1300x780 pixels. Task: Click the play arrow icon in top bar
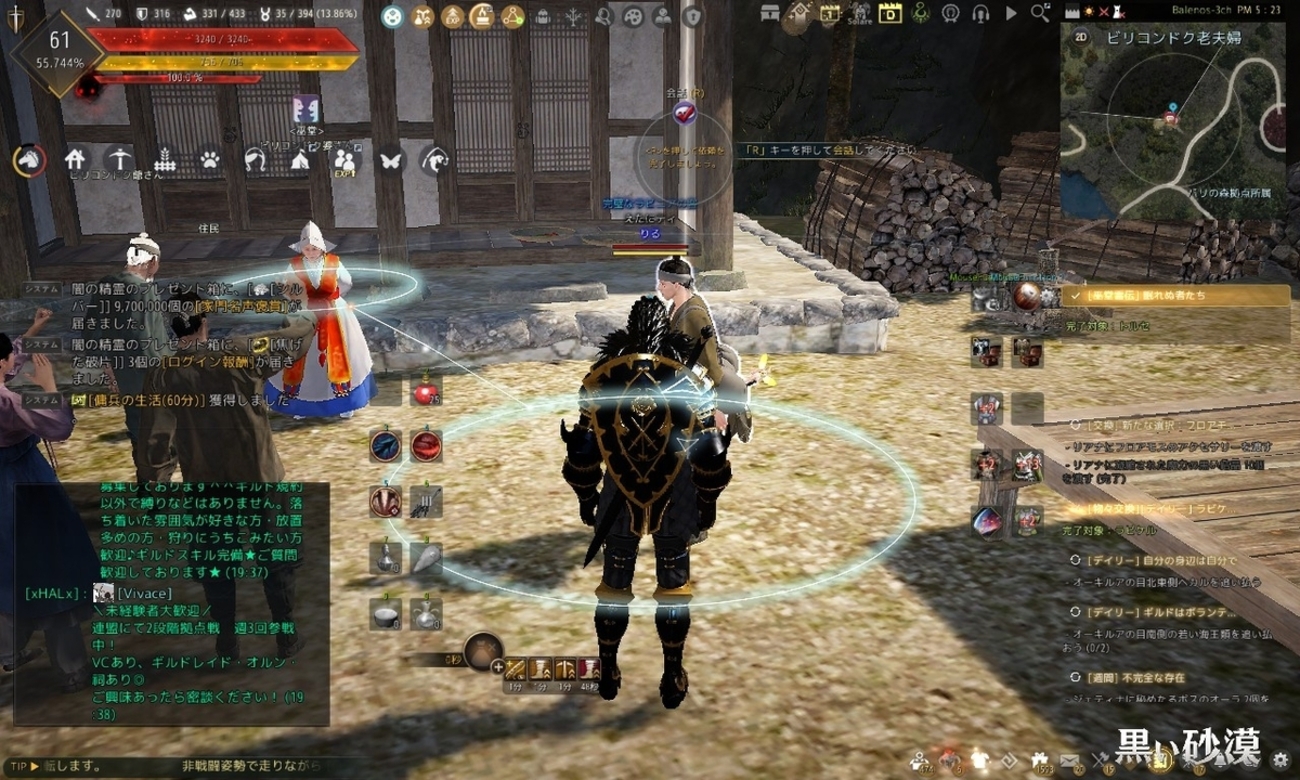pos(1011,14)
